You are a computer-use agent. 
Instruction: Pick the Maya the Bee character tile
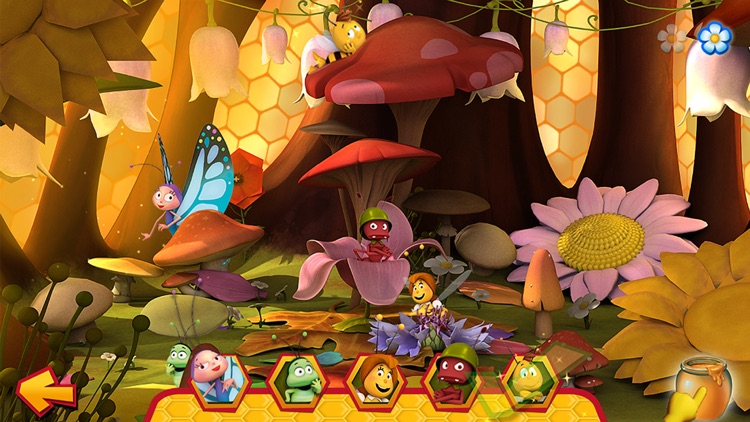[x=375, y=380]
